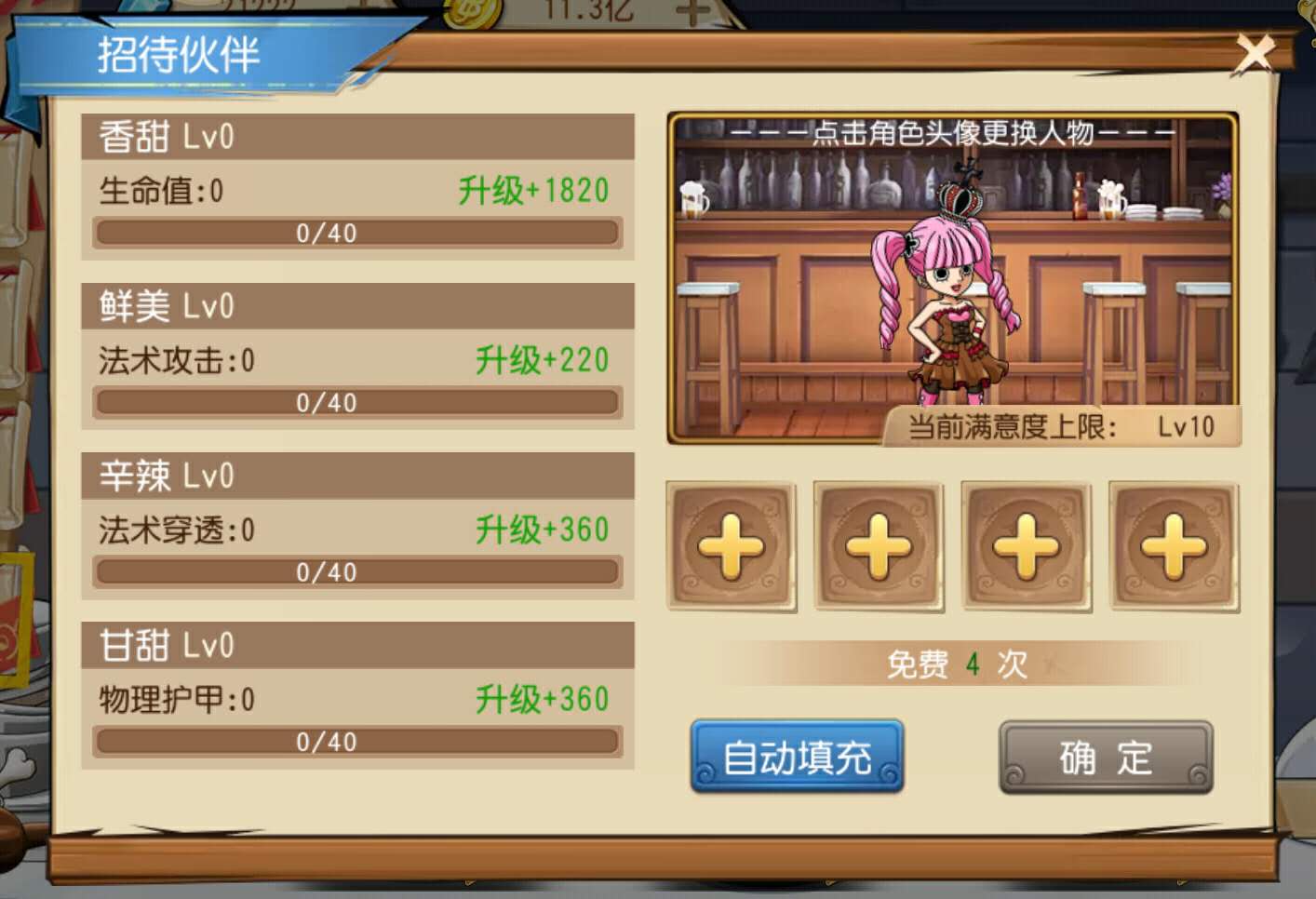Select the 鲜美 Lv0 attribute header
1316x899 pixels.
click(358, 306)
